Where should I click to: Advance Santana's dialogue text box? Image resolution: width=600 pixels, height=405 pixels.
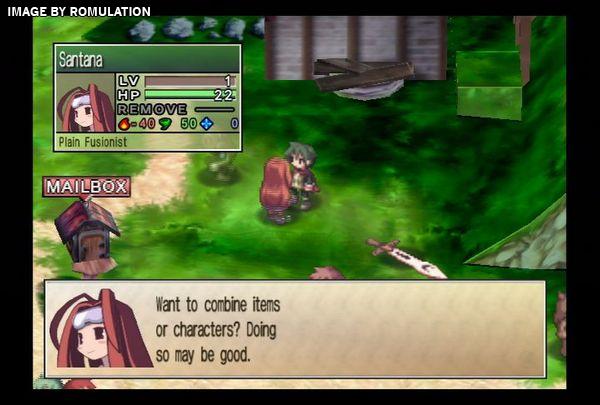point(295,328)
